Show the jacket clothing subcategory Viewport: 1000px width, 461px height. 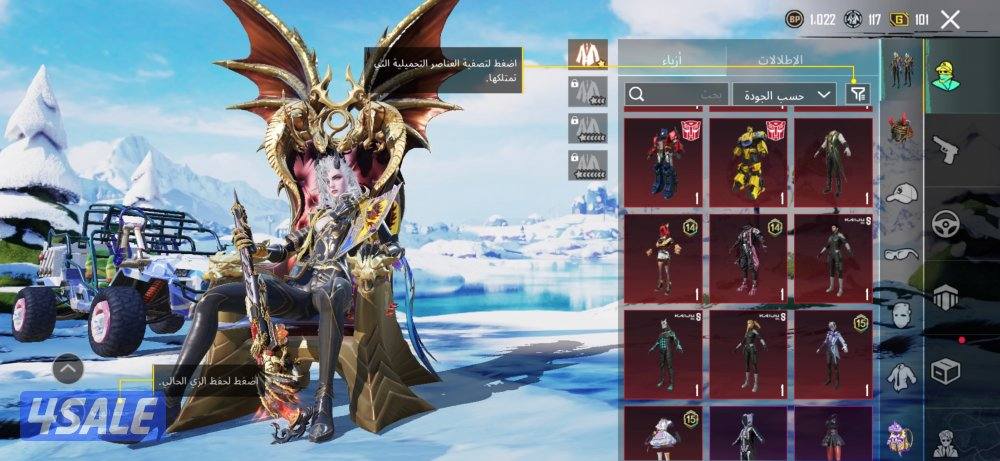pyautogui.click(x=902, y=375)
